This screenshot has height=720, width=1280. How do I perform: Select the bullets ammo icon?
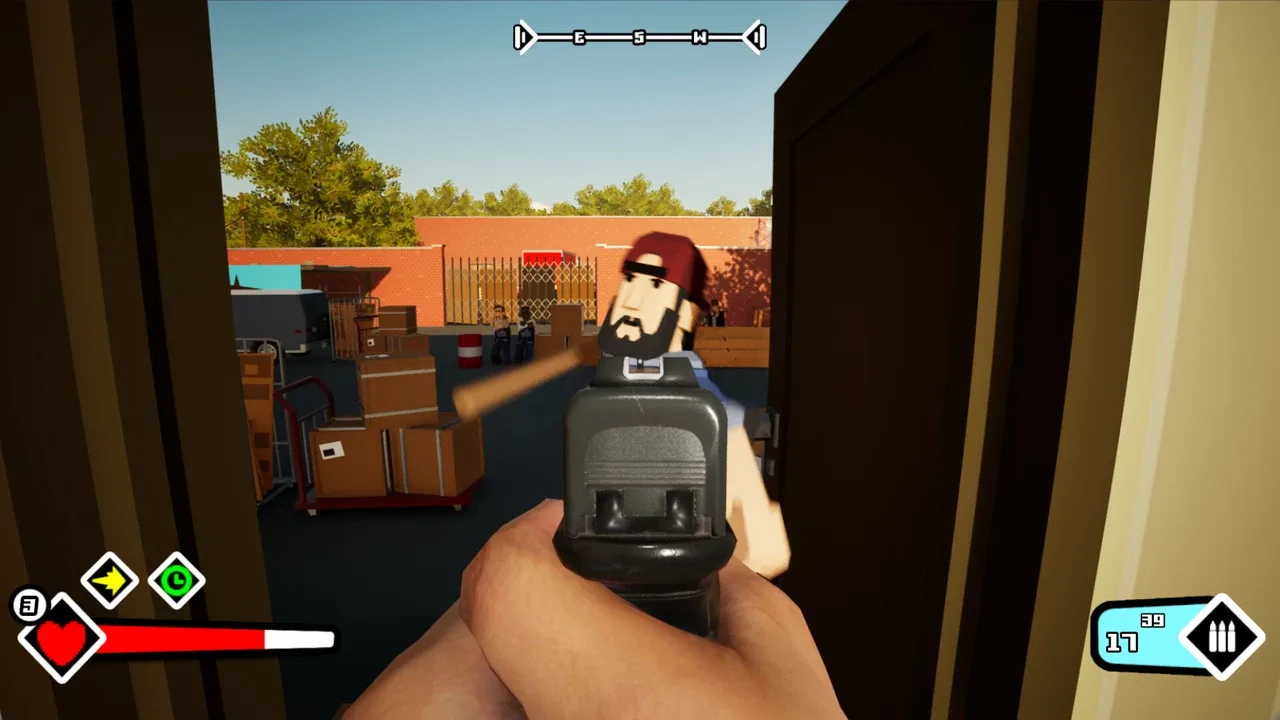click(1221, 637)
